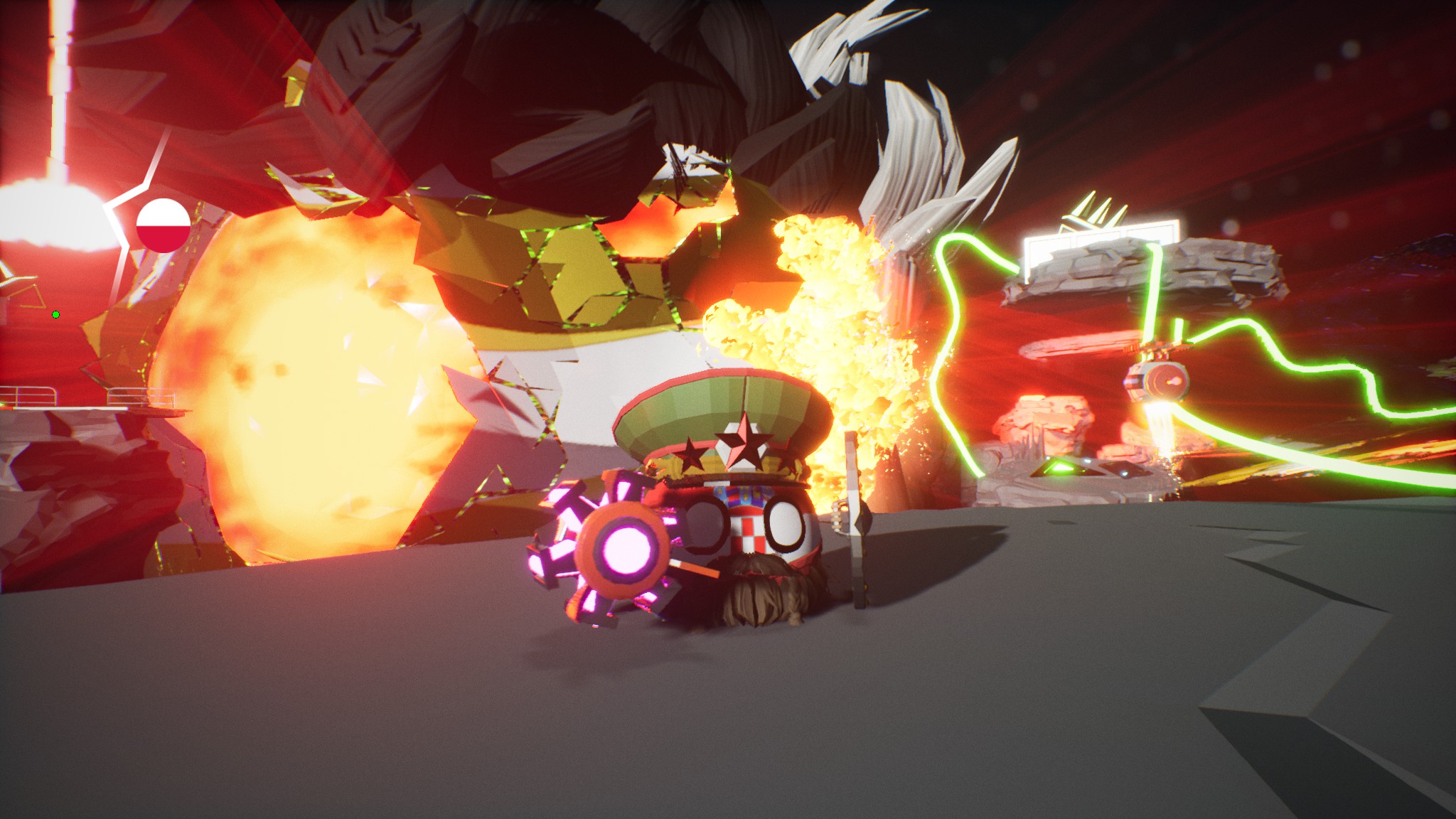Click the Poland flag player marker

[x=163, y=225]
